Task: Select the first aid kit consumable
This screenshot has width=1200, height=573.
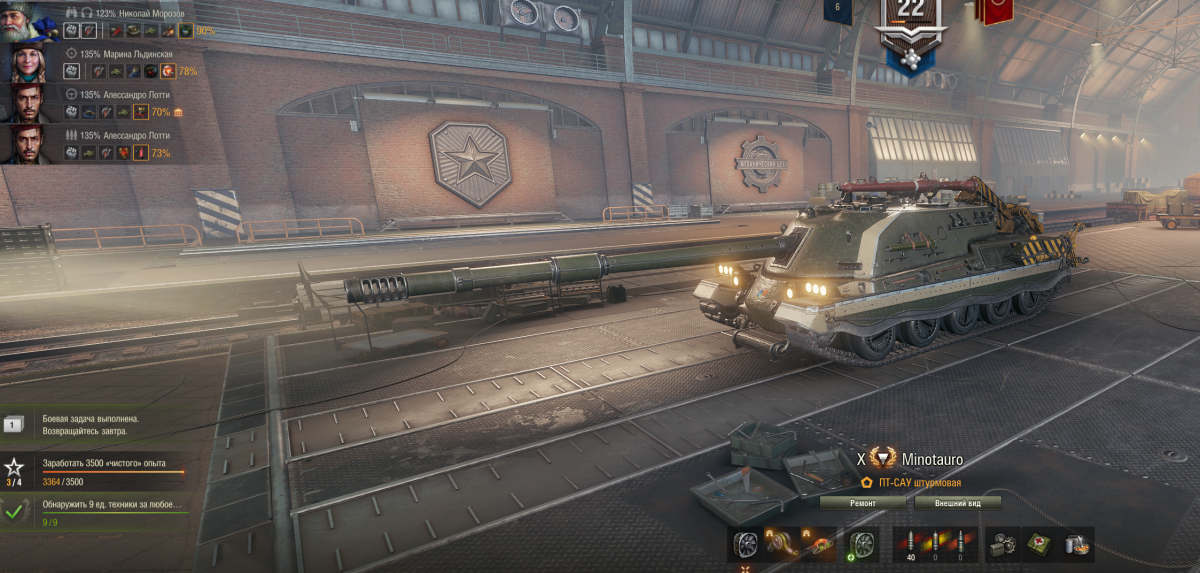Action: pos(1039,544)
